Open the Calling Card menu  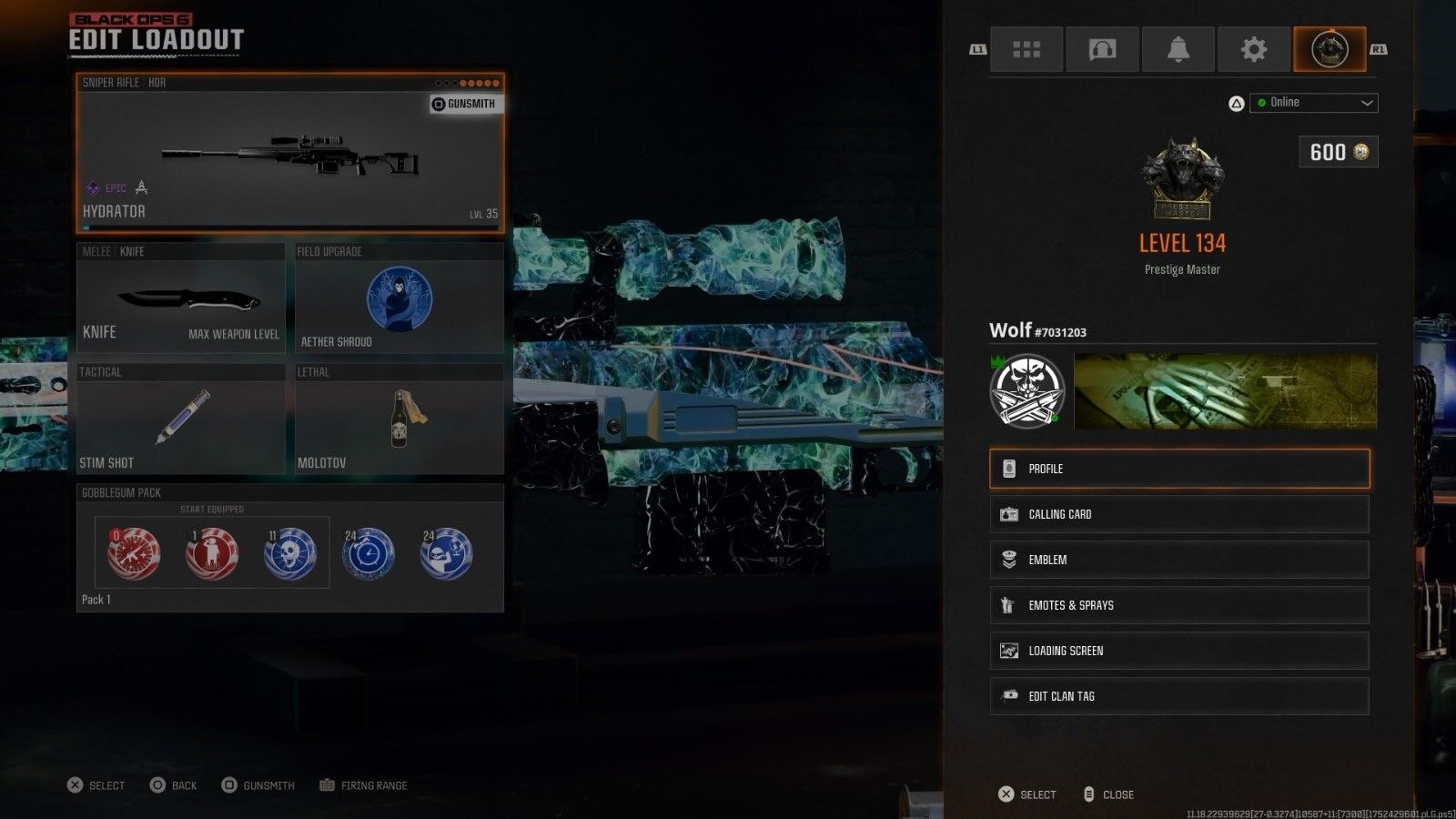[x=1178, y=514]
